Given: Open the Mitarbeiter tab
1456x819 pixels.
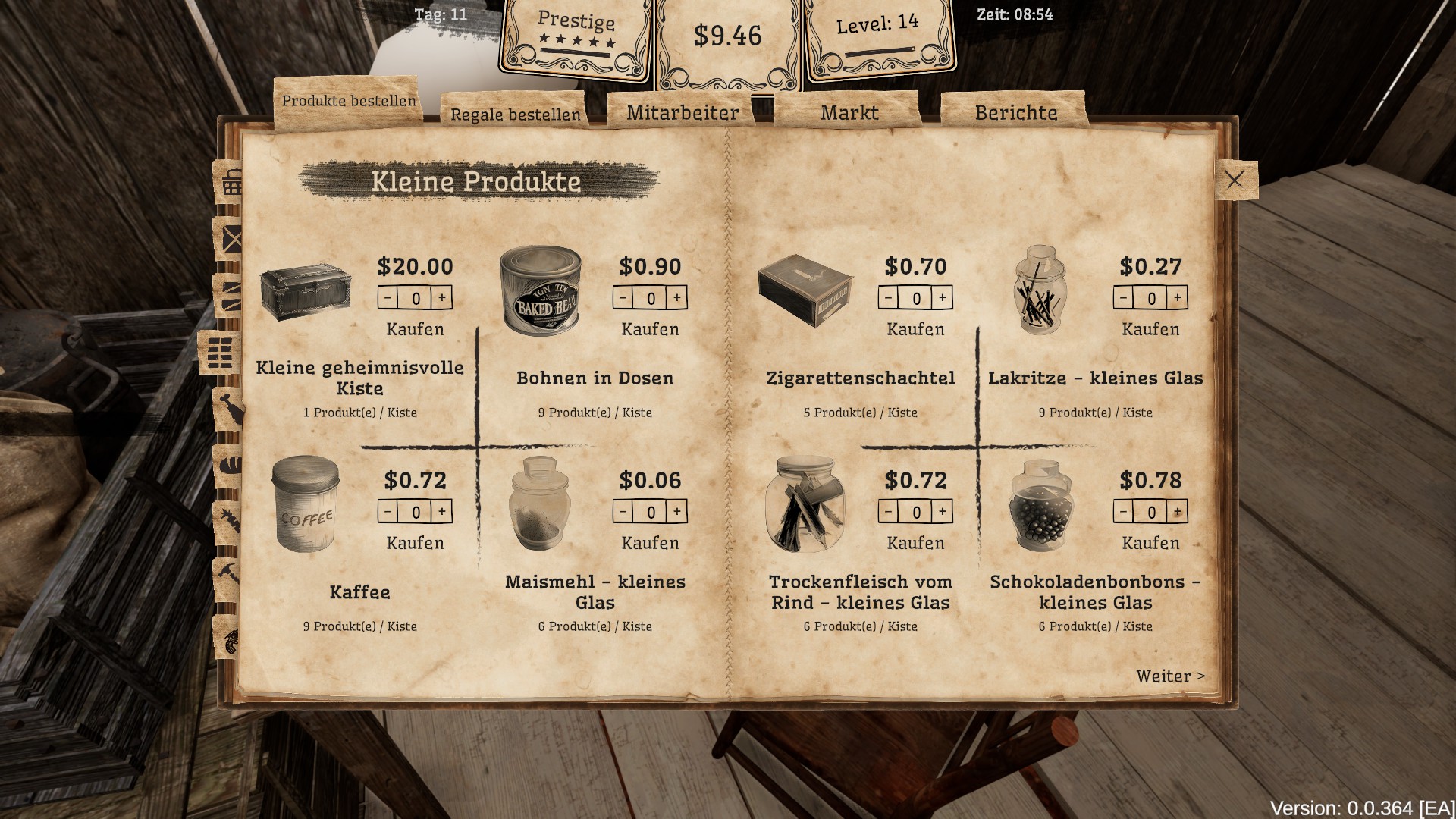Looking at the screenshot, I should tap(682, 113).
